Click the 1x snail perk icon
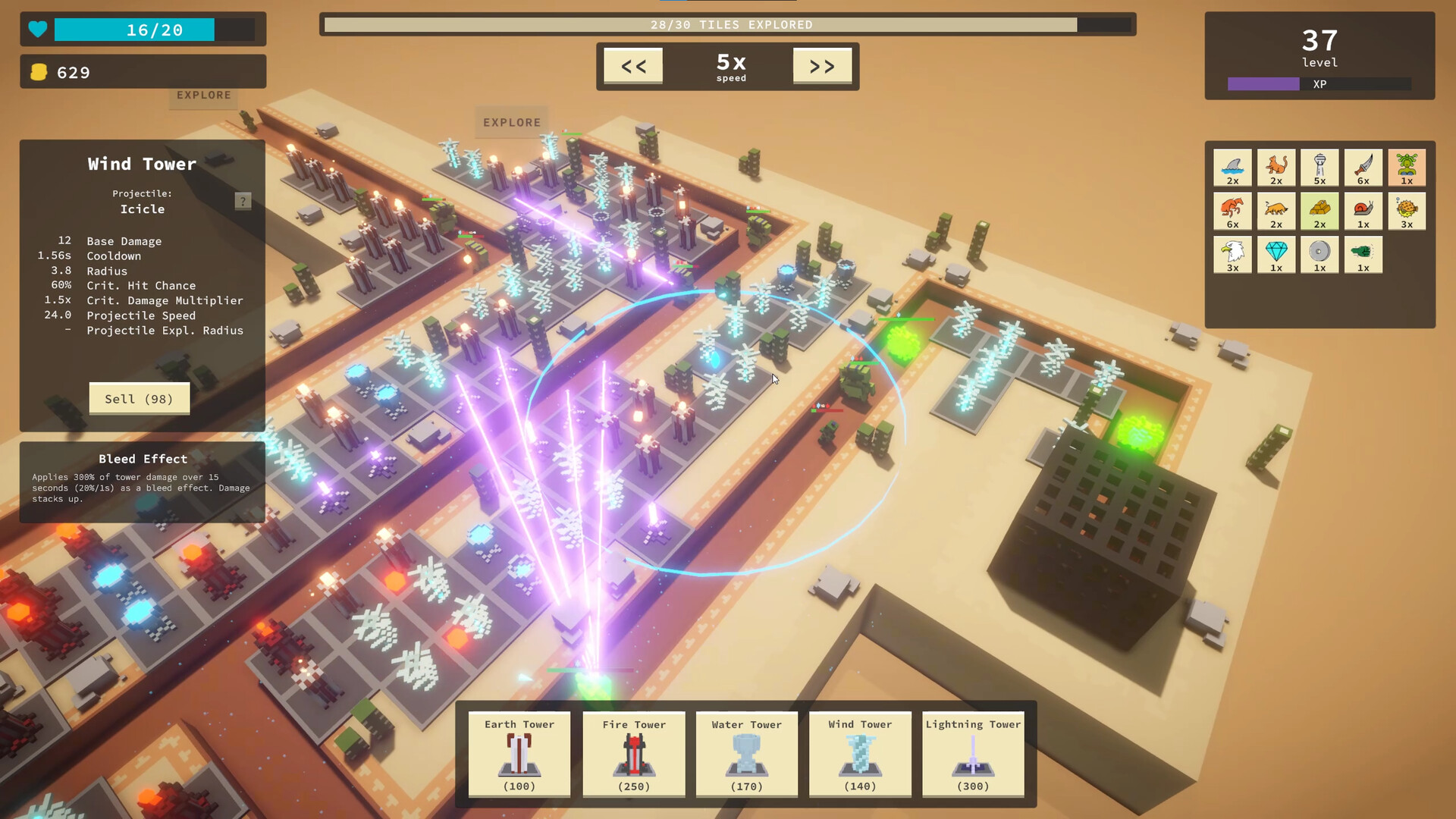The image size is (1456, 819). click(1363, 211)
